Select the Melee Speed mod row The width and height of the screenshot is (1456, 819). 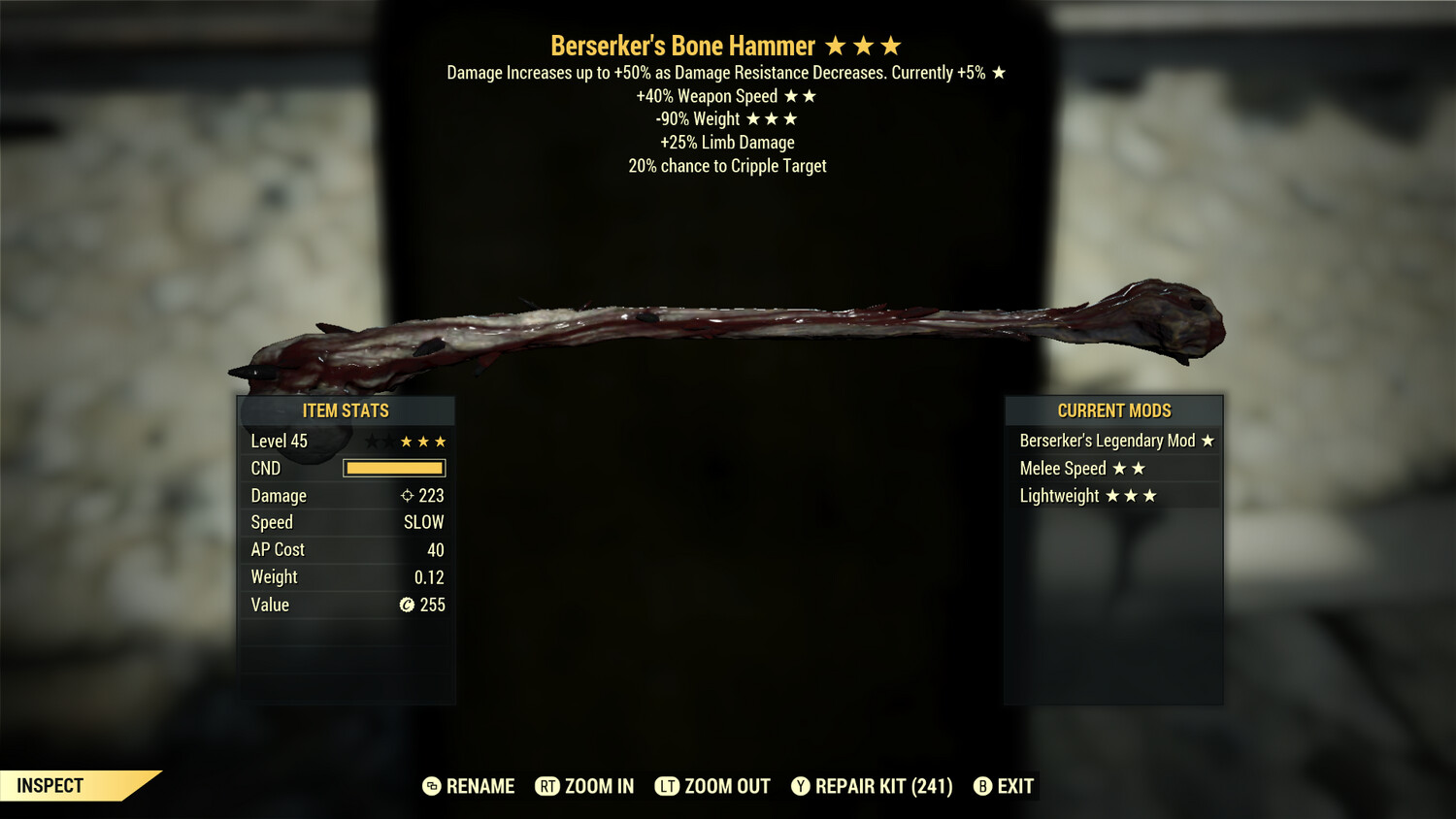tap(1114, 469)
